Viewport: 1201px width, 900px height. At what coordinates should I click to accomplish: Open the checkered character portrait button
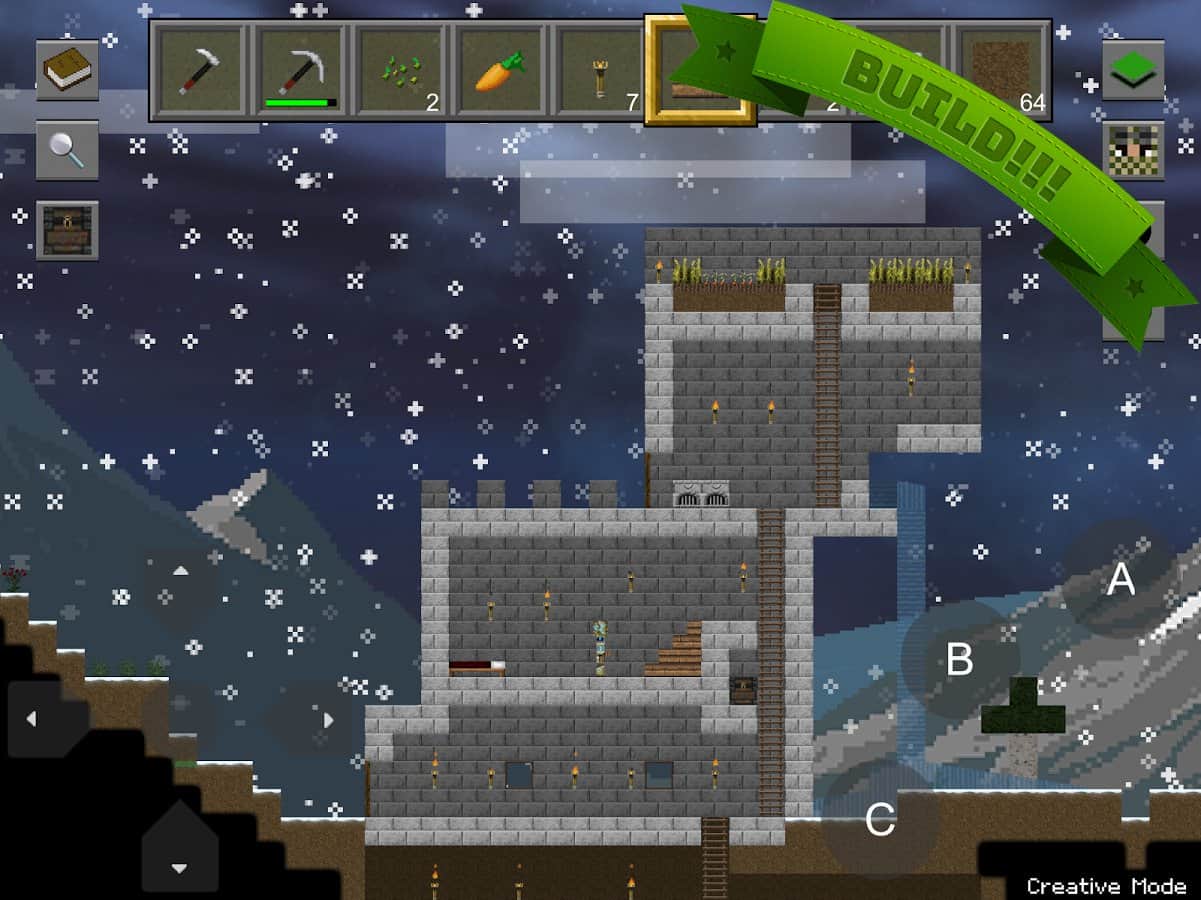[1133, 150]
